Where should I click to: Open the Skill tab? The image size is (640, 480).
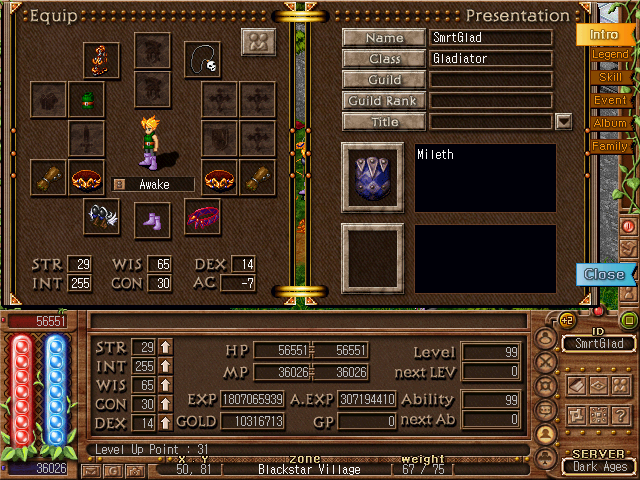[609, 77]
